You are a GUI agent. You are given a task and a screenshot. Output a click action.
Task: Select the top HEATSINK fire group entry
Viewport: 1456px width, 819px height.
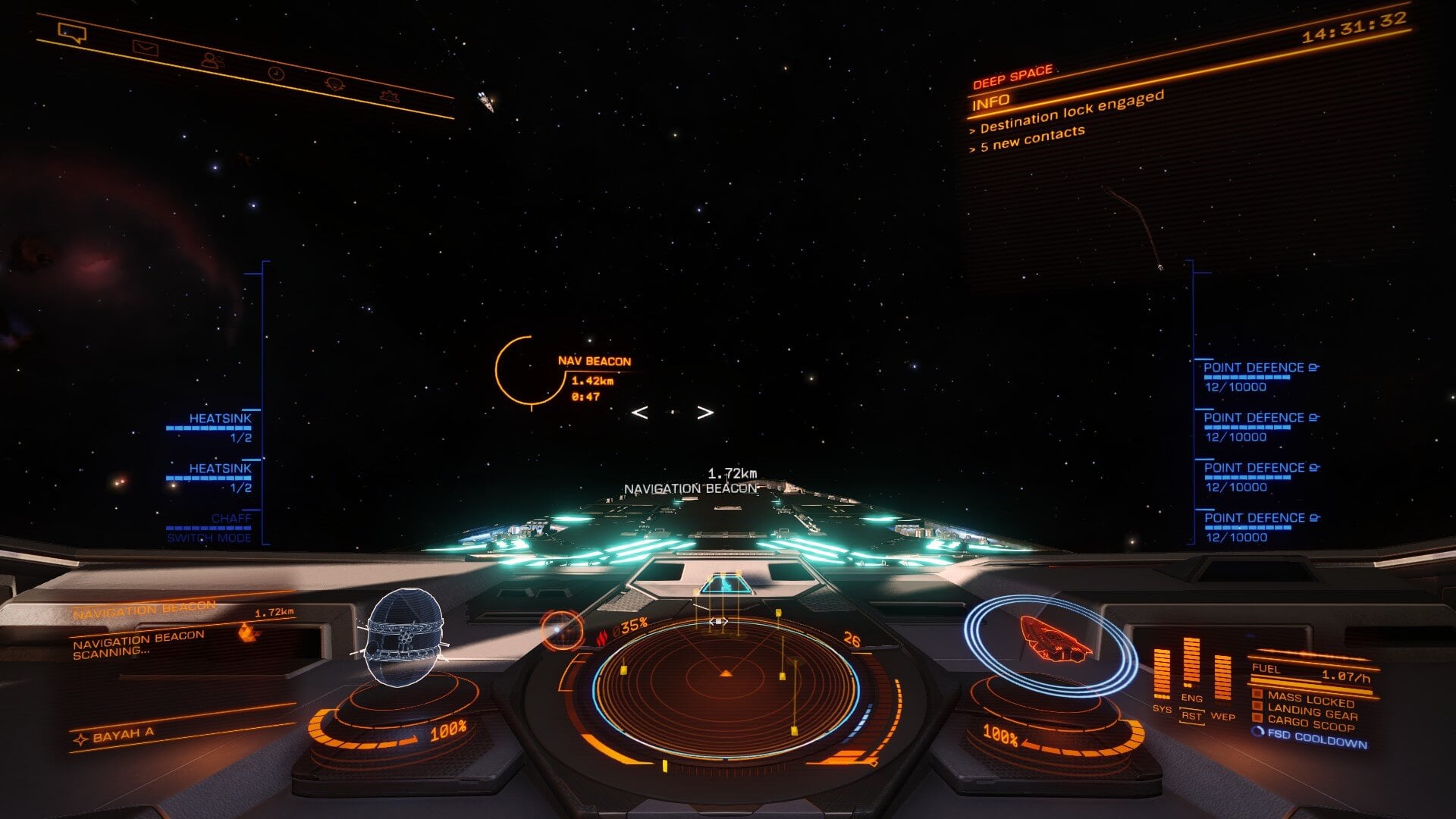pos(219,419)
